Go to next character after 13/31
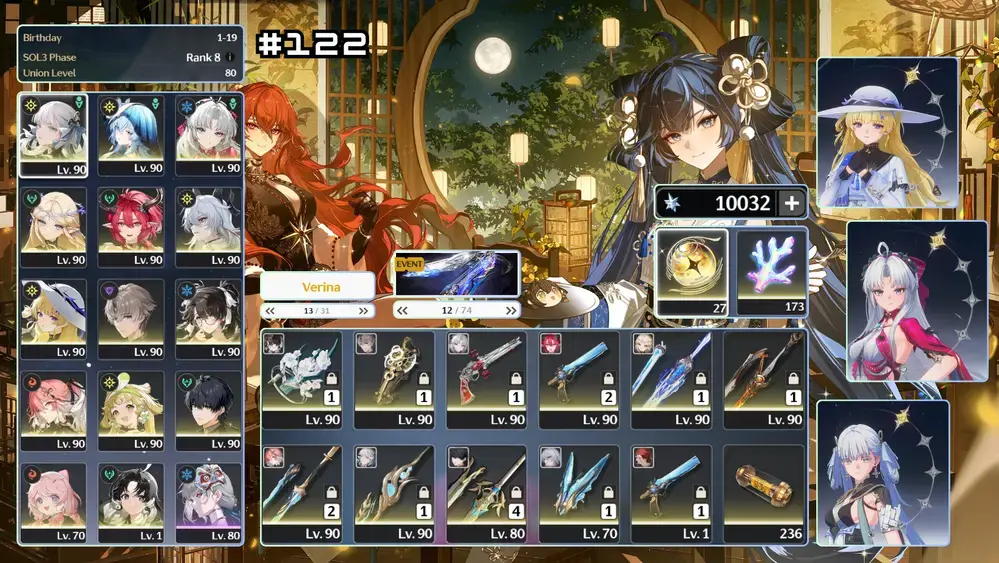 [364, 311]
